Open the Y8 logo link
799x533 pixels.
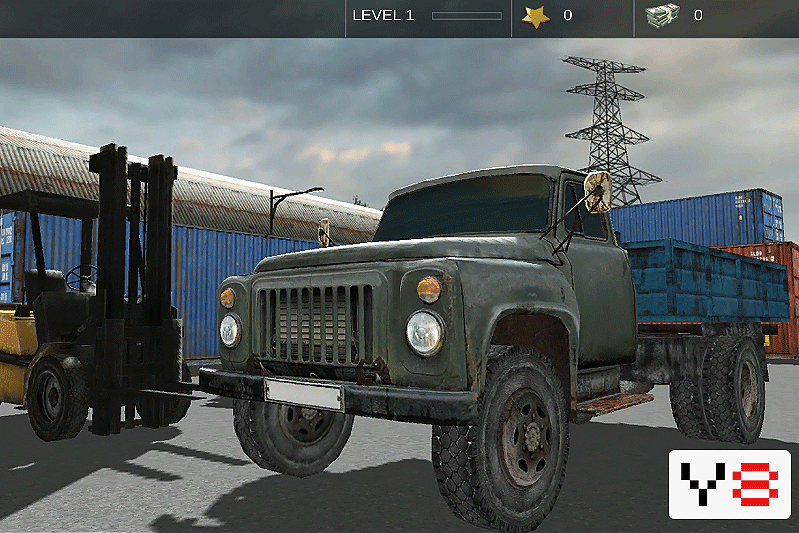tap(729, 484)
